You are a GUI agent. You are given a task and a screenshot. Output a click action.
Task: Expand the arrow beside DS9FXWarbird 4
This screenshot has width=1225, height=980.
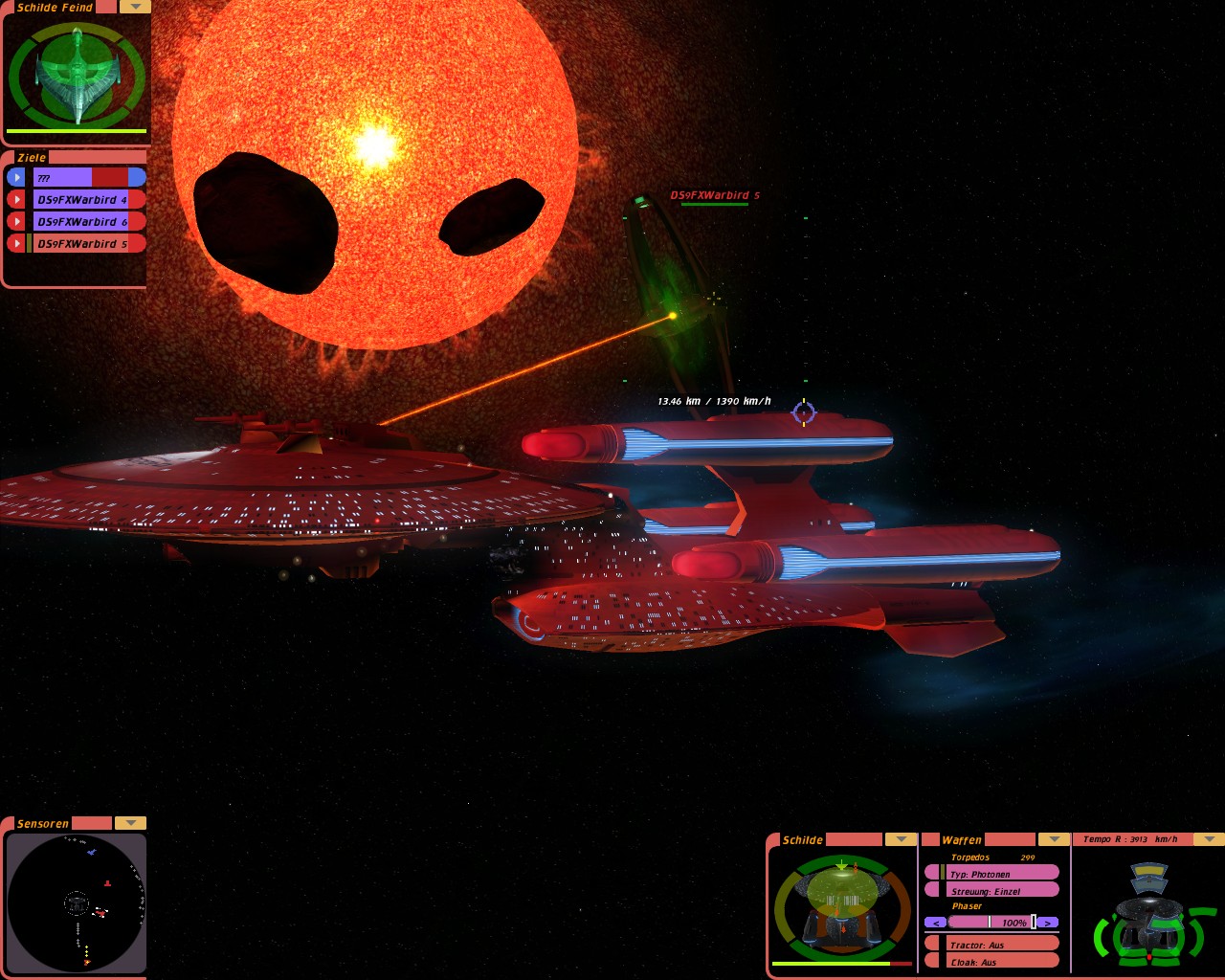point(16,200)
